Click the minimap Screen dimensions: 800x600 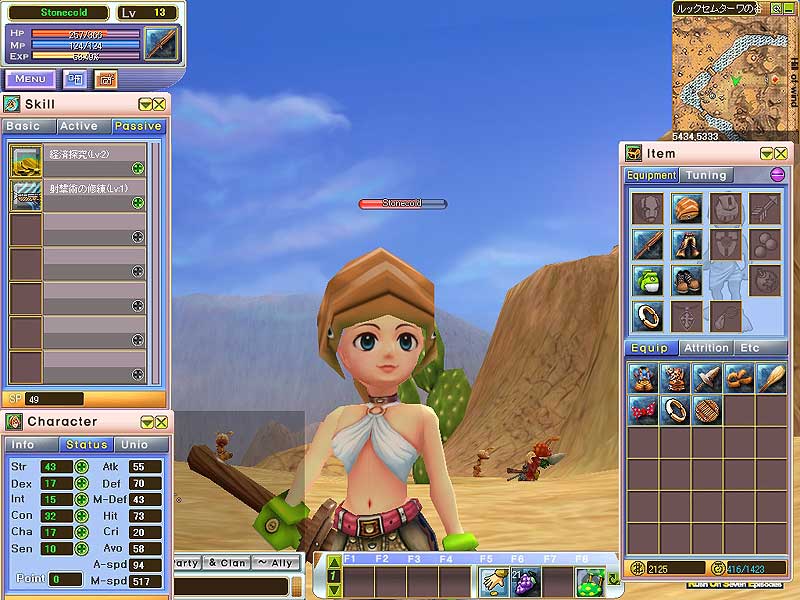point(729,70)
